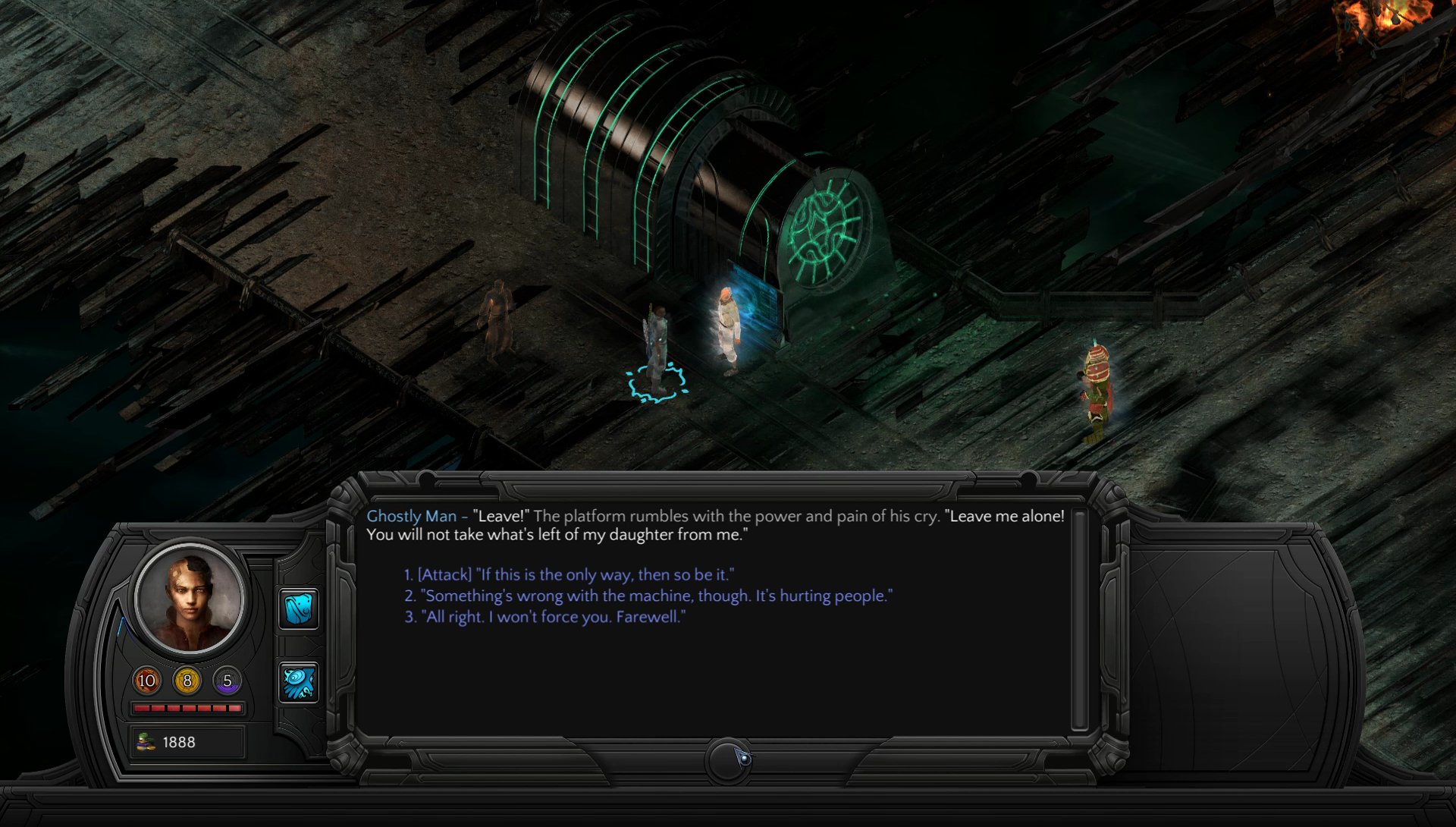Select the purple Intellect pool orb
This screenshot has height=827, width=1456.
[x=227, y=681]
